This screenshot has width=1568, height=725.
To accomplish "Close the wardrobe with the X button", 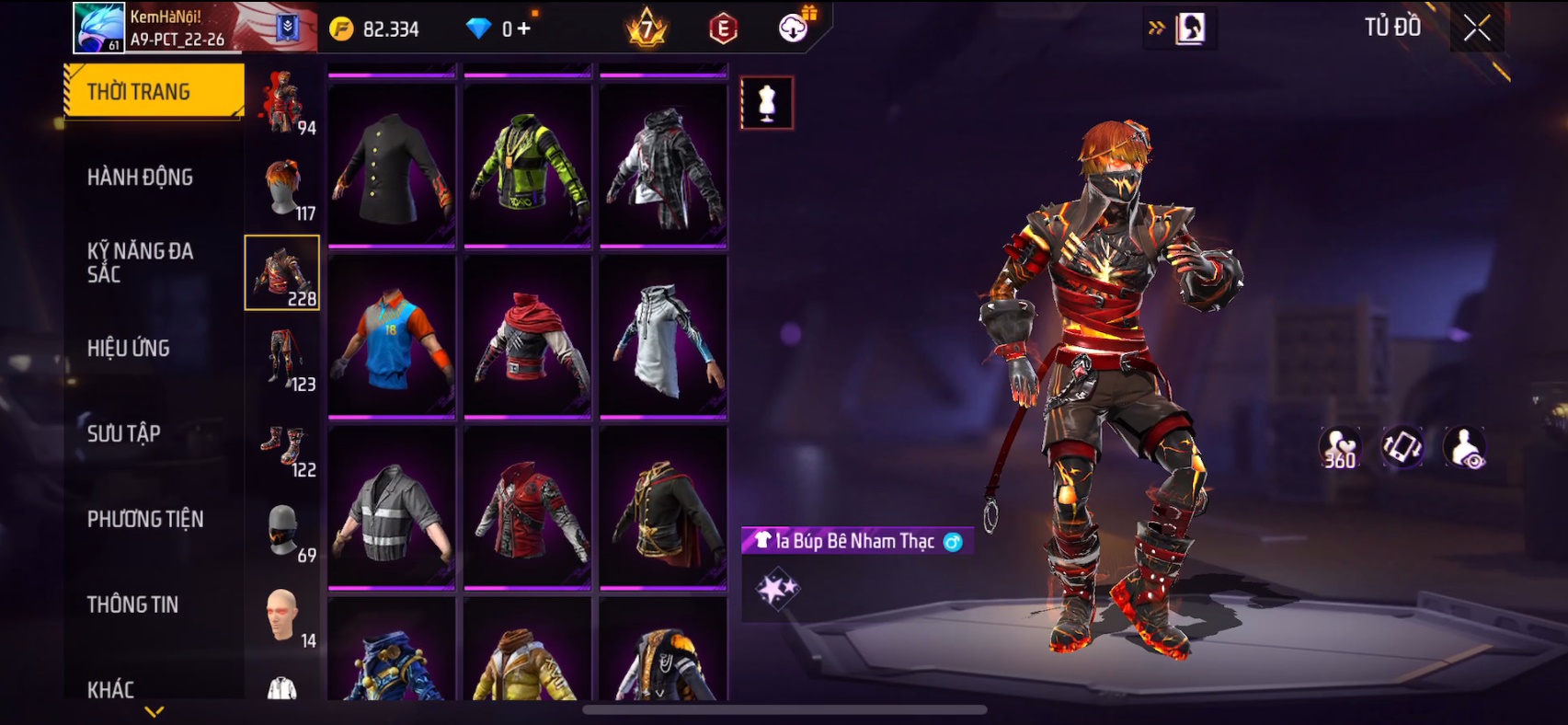I will pyautogui.click(x=1477, y=29).
